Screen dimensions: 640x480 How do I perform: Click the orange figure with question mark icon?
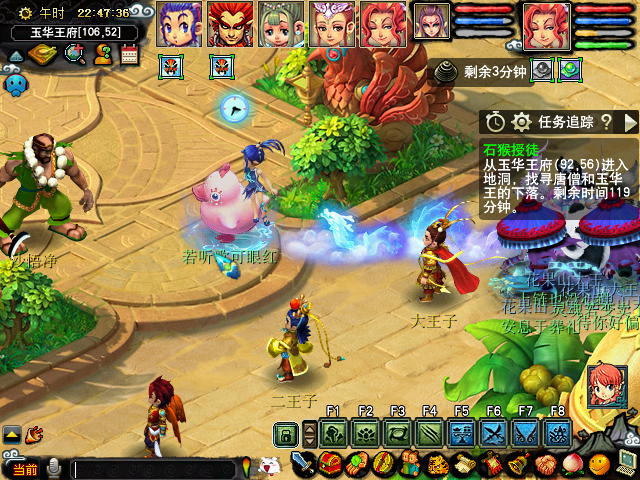pos(102,54)
